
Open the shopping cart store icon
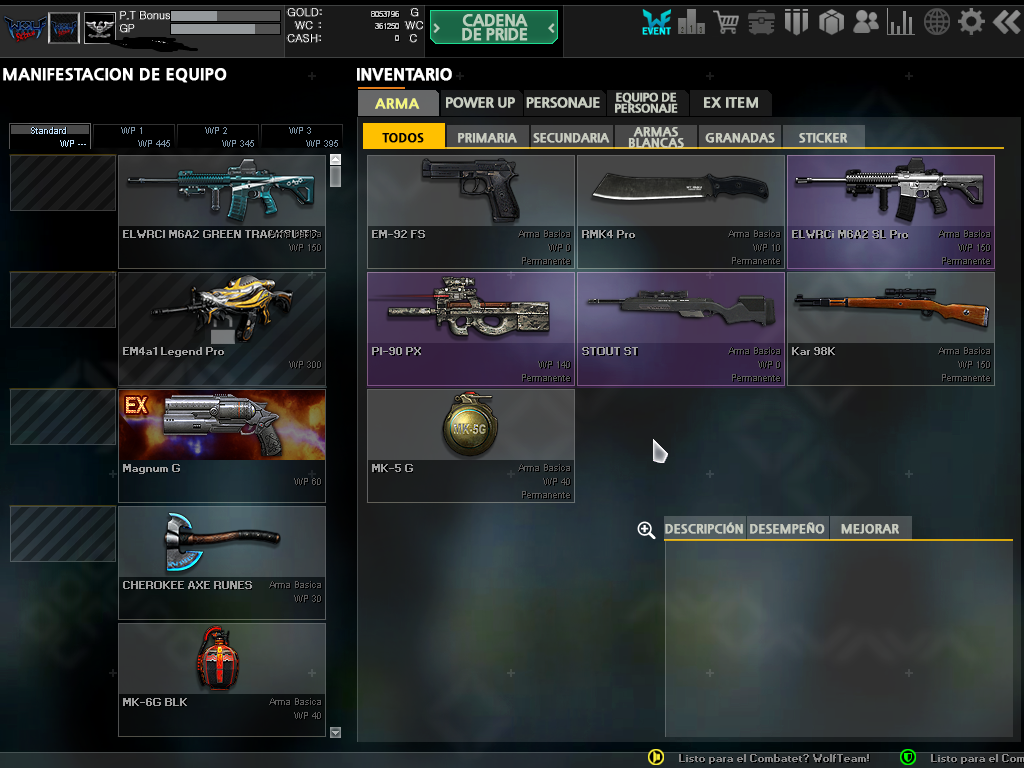[727, 21]
